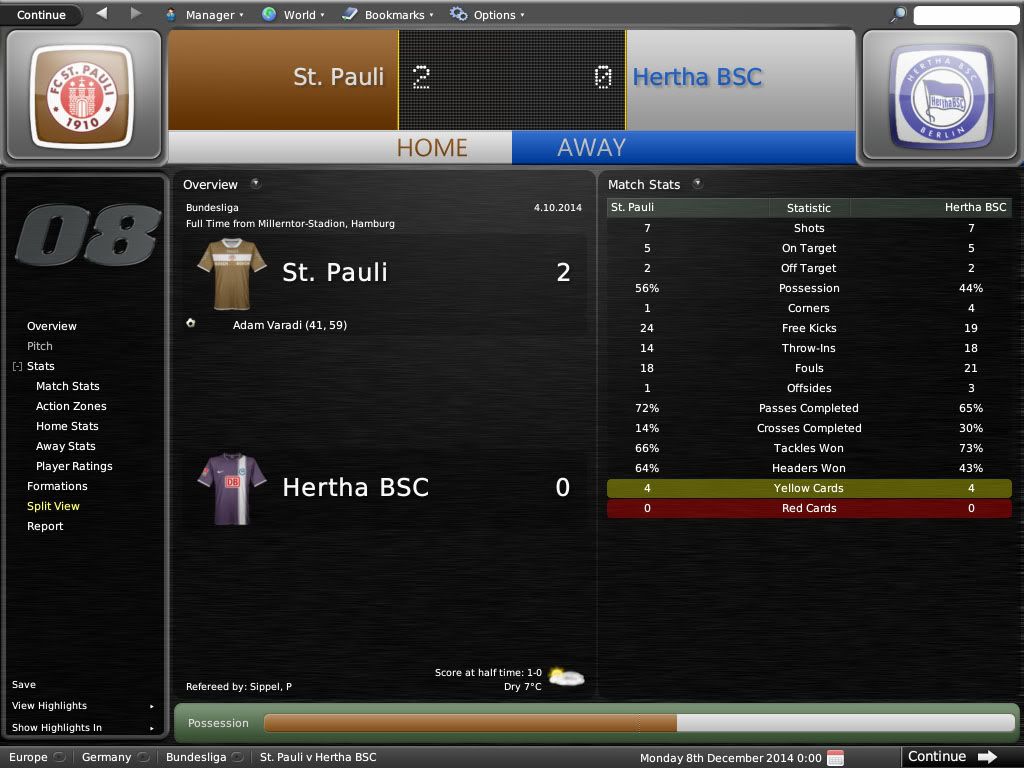Select Overview in the sidebar
The image size is (1024, 768).
coord(52,326)
